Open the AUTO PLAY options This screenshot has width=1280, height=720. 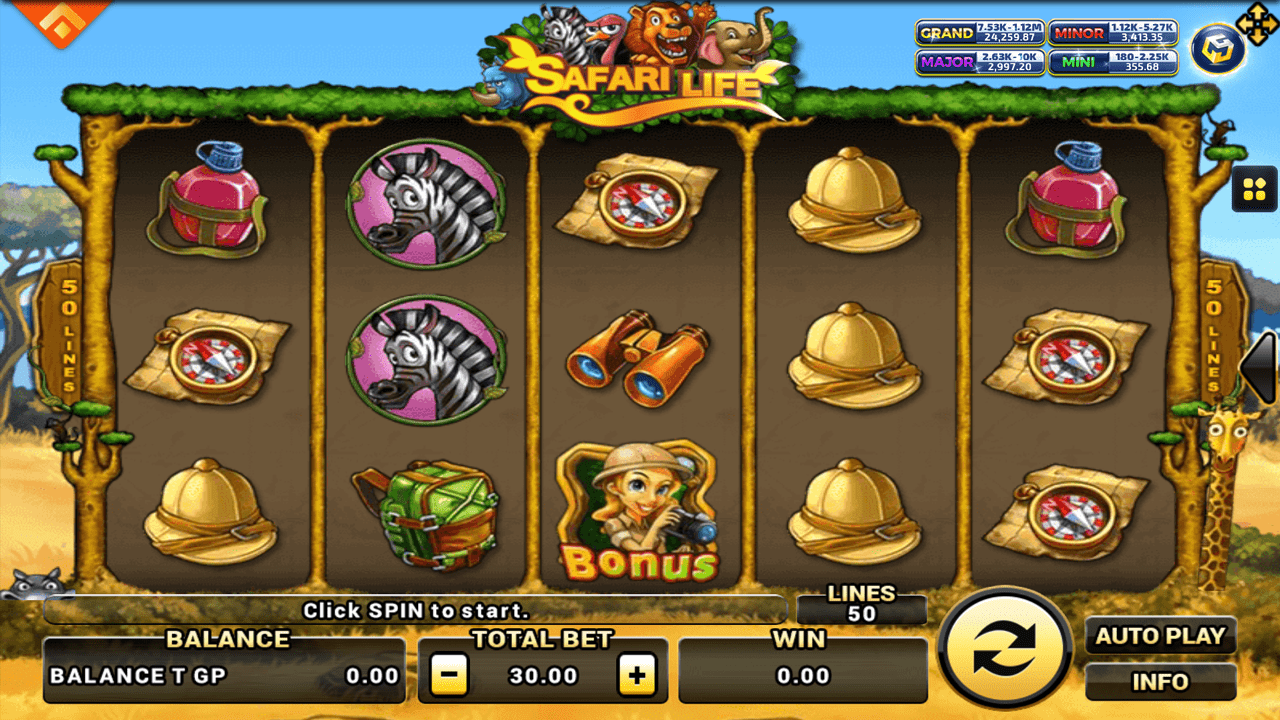coord(1160,636)
